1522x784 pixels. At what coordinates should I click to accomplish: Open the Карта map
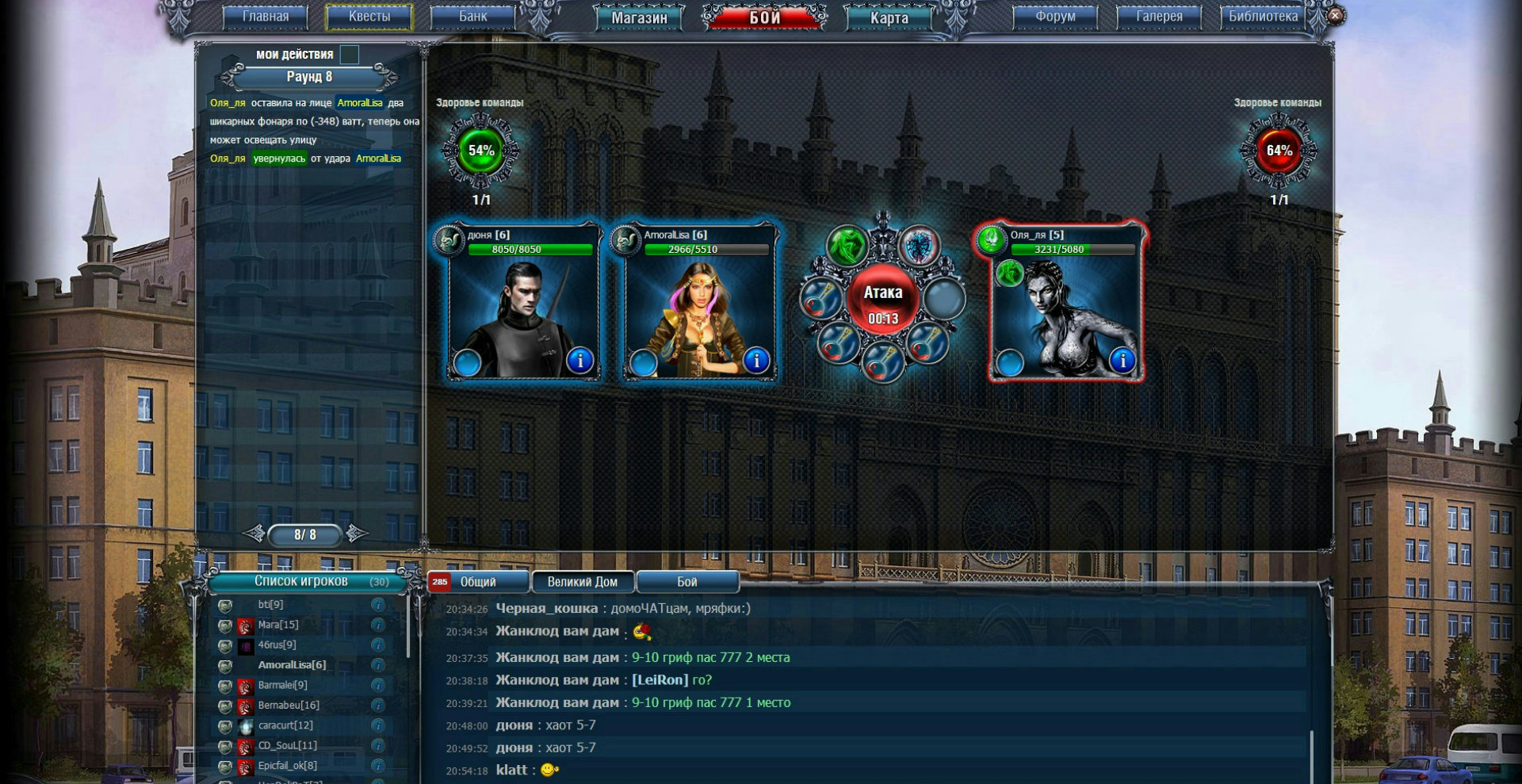pos(889,17)
